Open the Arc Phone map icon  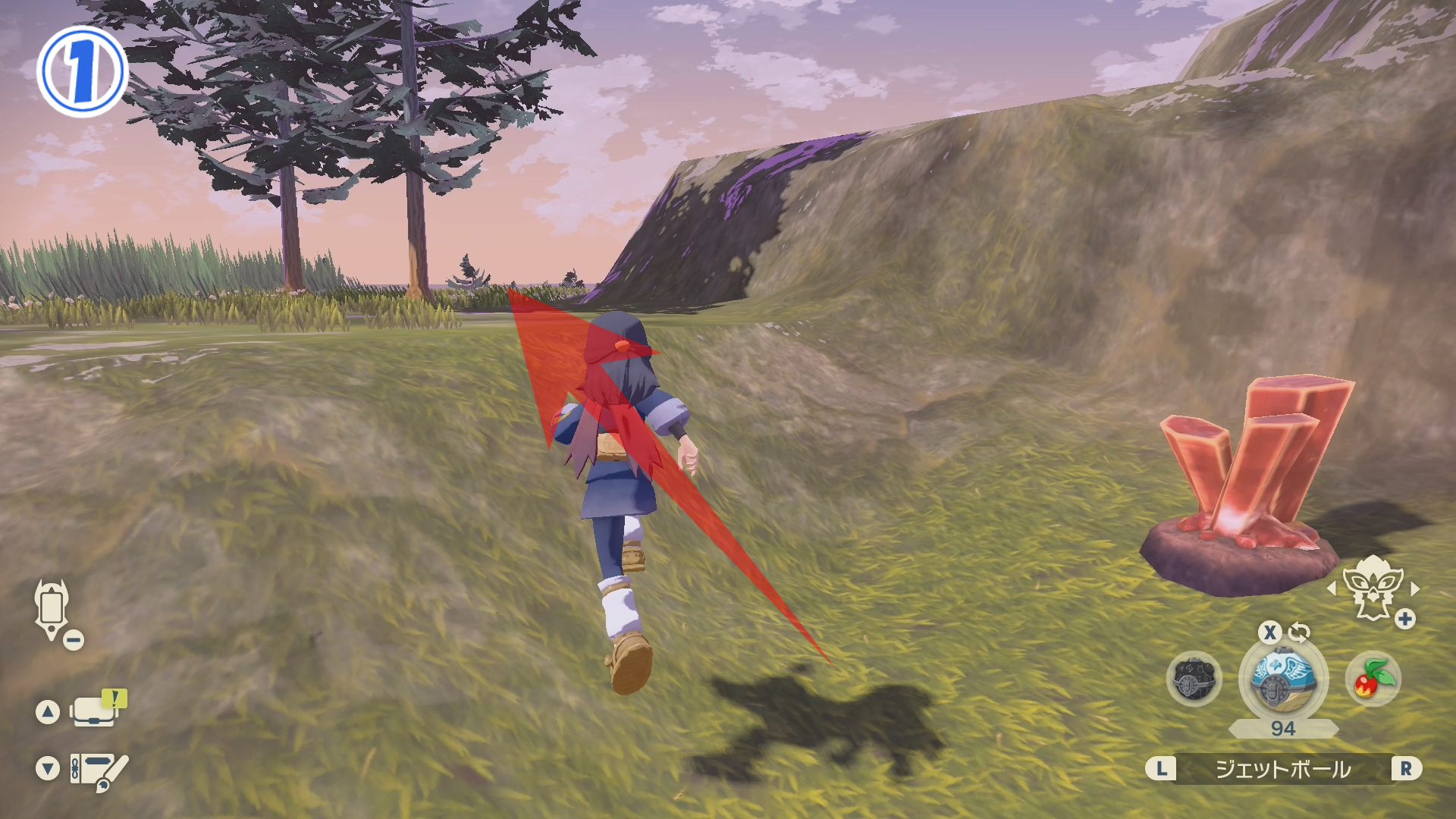point(52,609)
